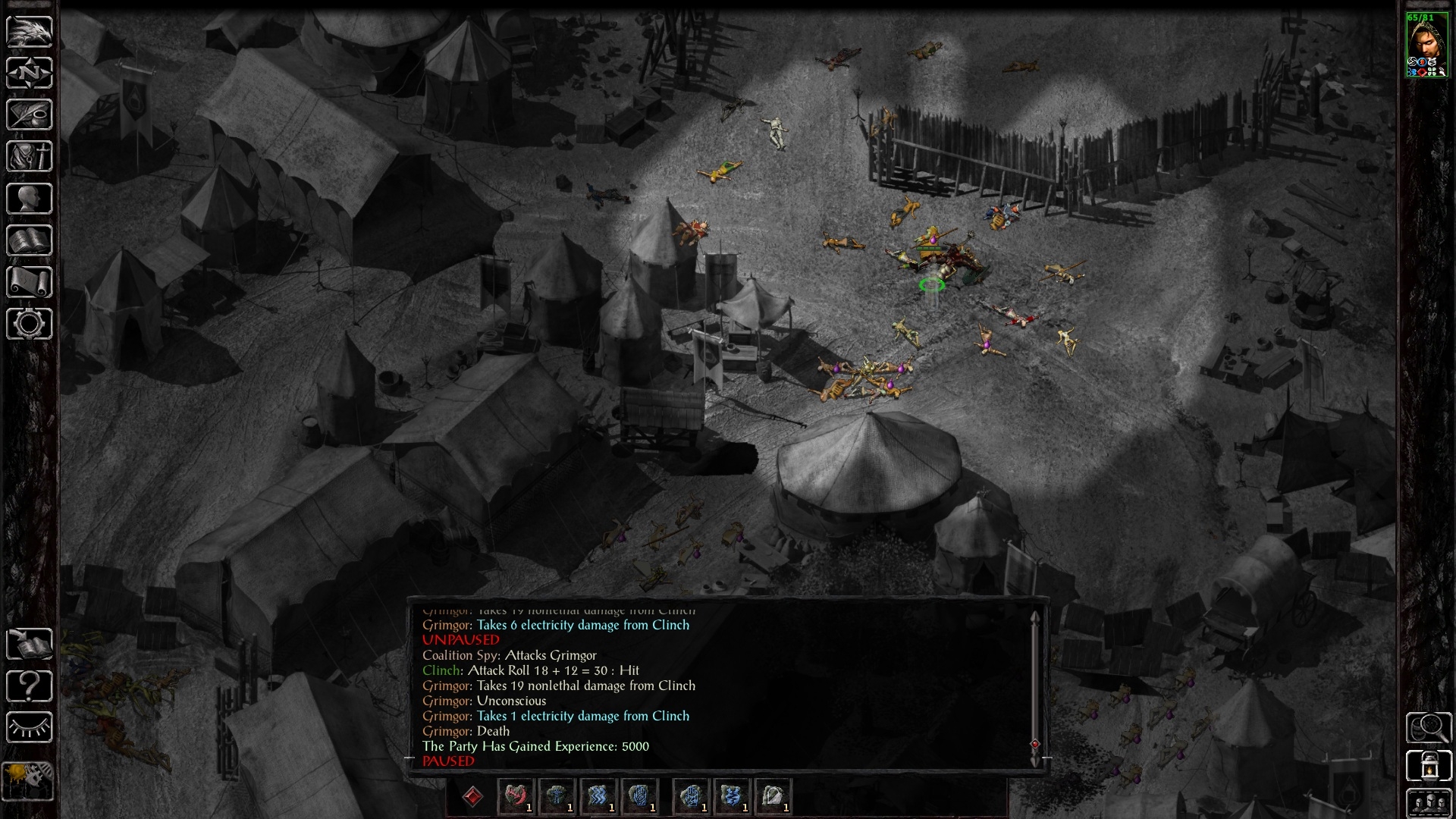Open the mage spellbook
The width and height of the screenshot is (1456, 819).
tap(30, 240)
